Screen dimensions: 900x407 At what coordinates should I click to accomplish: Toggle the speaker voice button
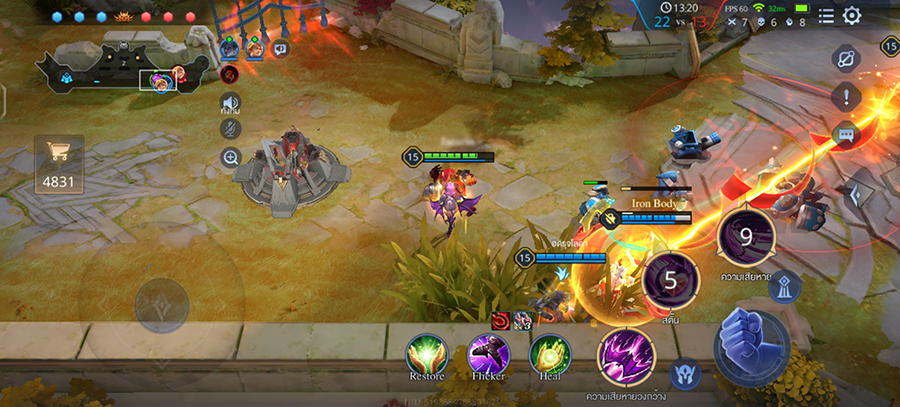click(230, 102)
